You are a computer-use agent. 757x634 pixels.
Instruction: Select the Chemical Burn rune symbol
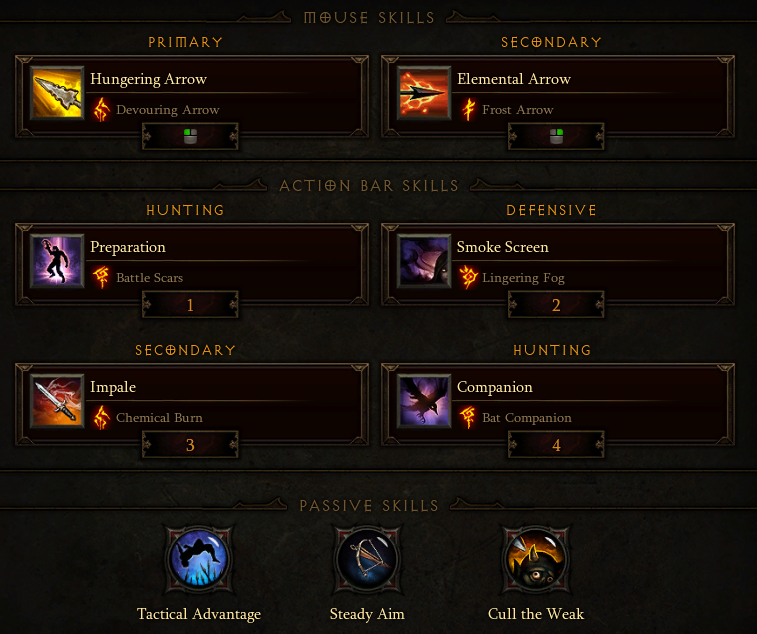pos(100,417)
